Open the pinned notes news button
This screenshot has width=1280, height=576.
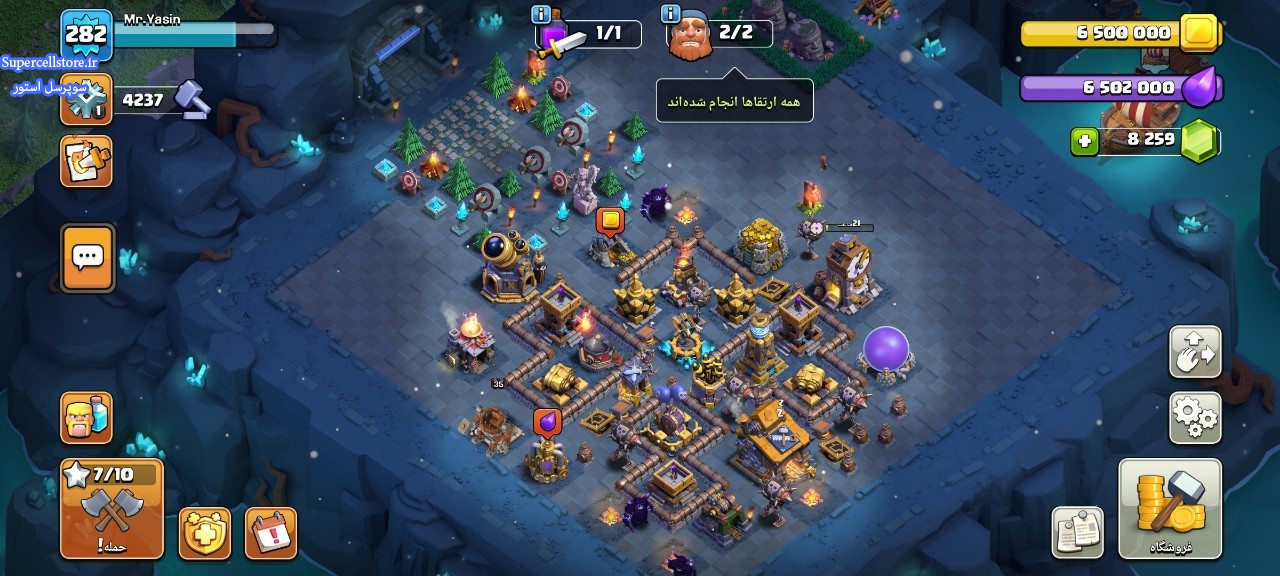[x=1077, y=532]
